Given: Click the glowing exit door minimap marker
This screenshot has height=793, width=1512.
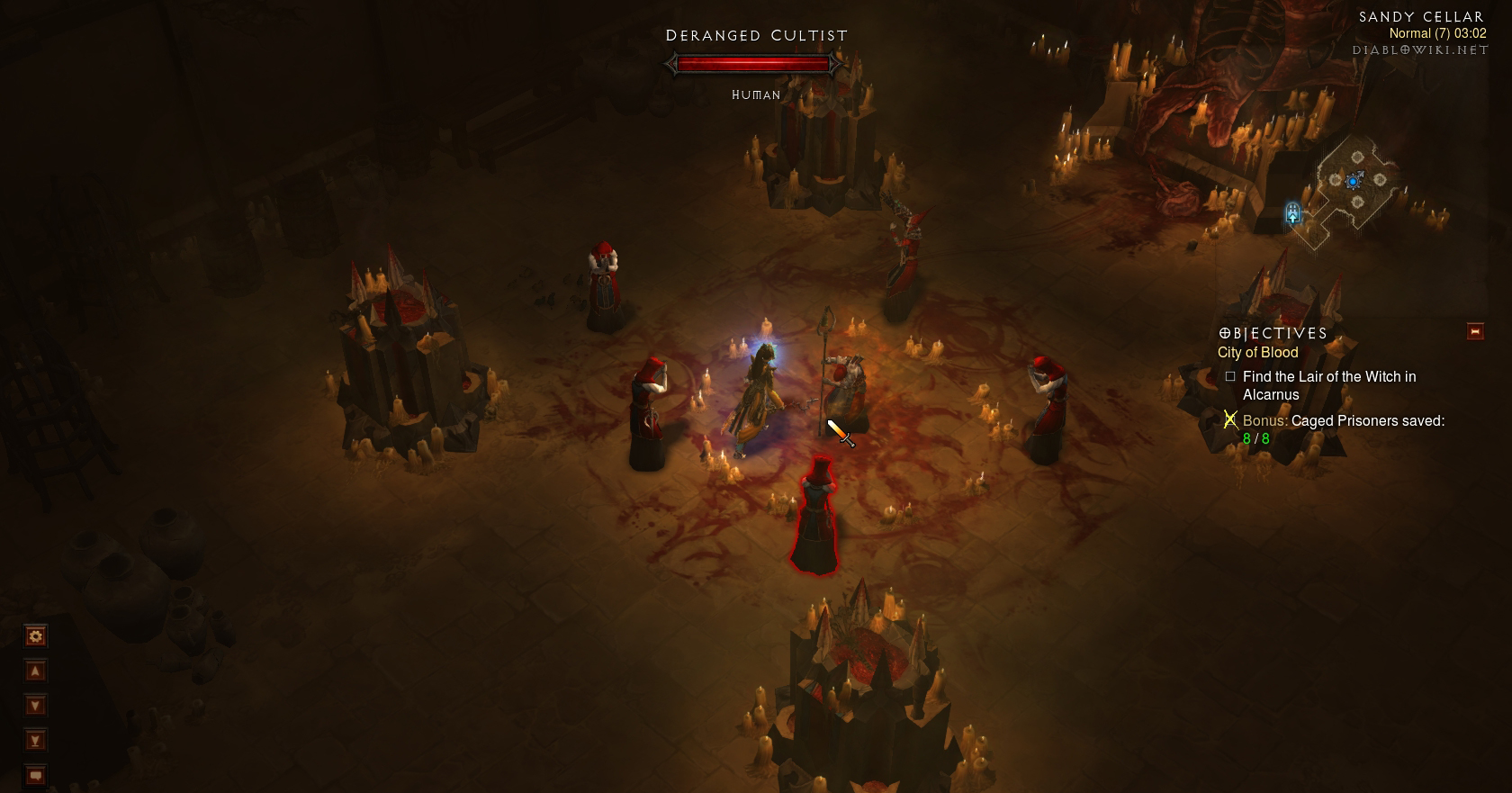Looking at the screenshot, I should [x=1292, y=213].
